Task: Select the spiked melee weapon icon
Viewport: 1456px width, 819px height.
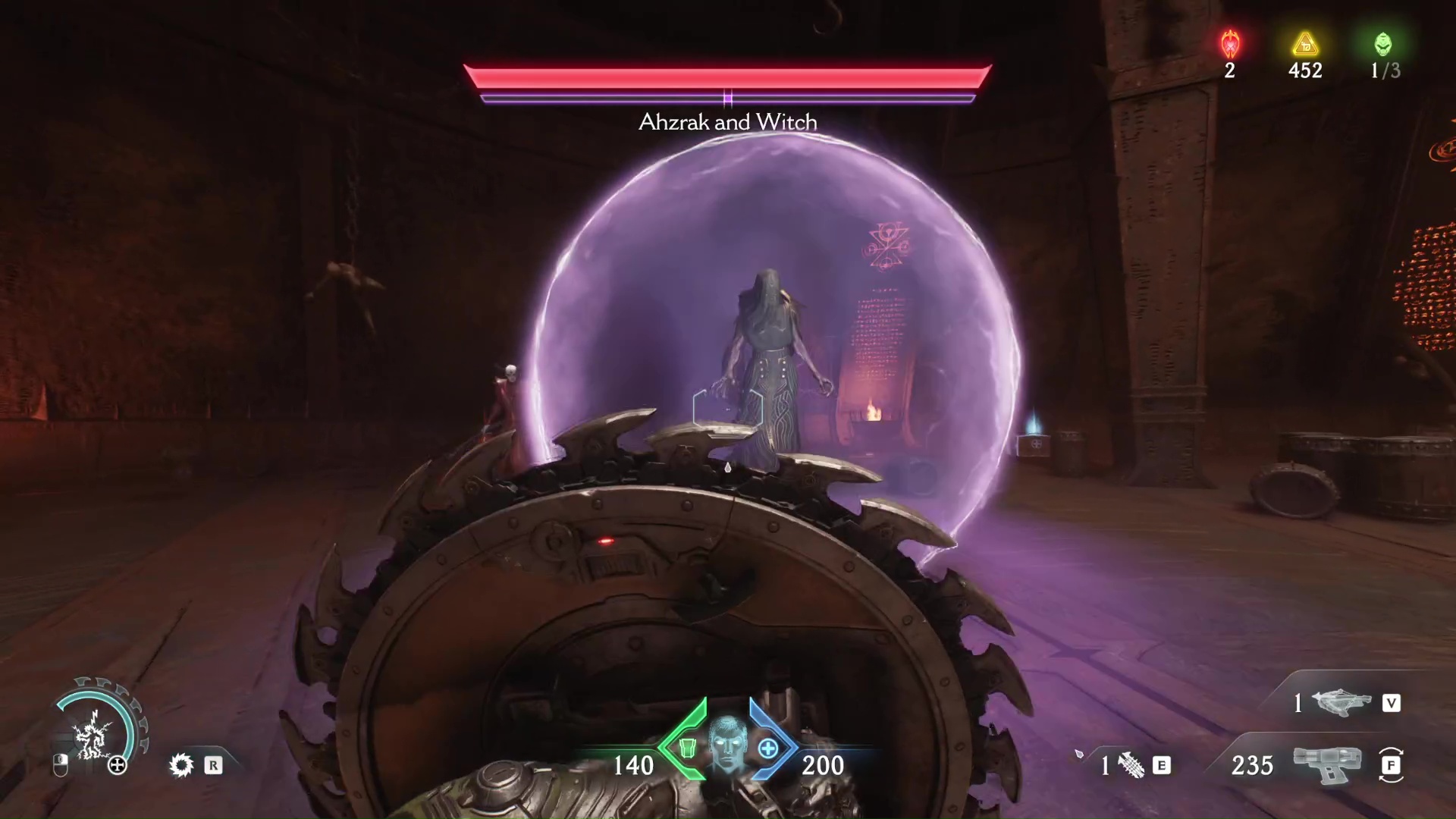Action: pyautogui.click(x=1131, y=766)
